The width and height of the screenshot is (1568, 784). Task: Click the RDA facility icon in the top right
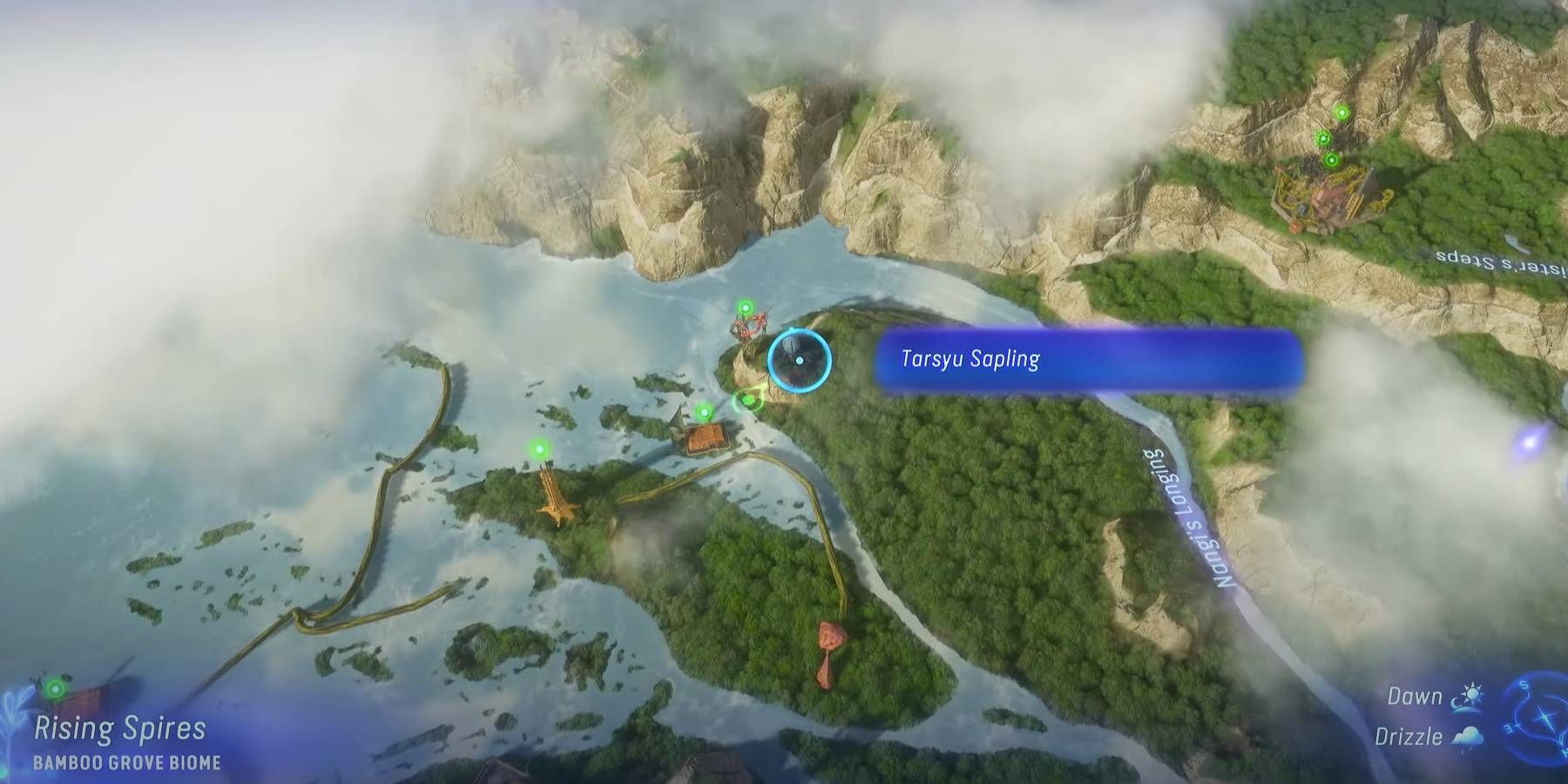(1331, 195)
